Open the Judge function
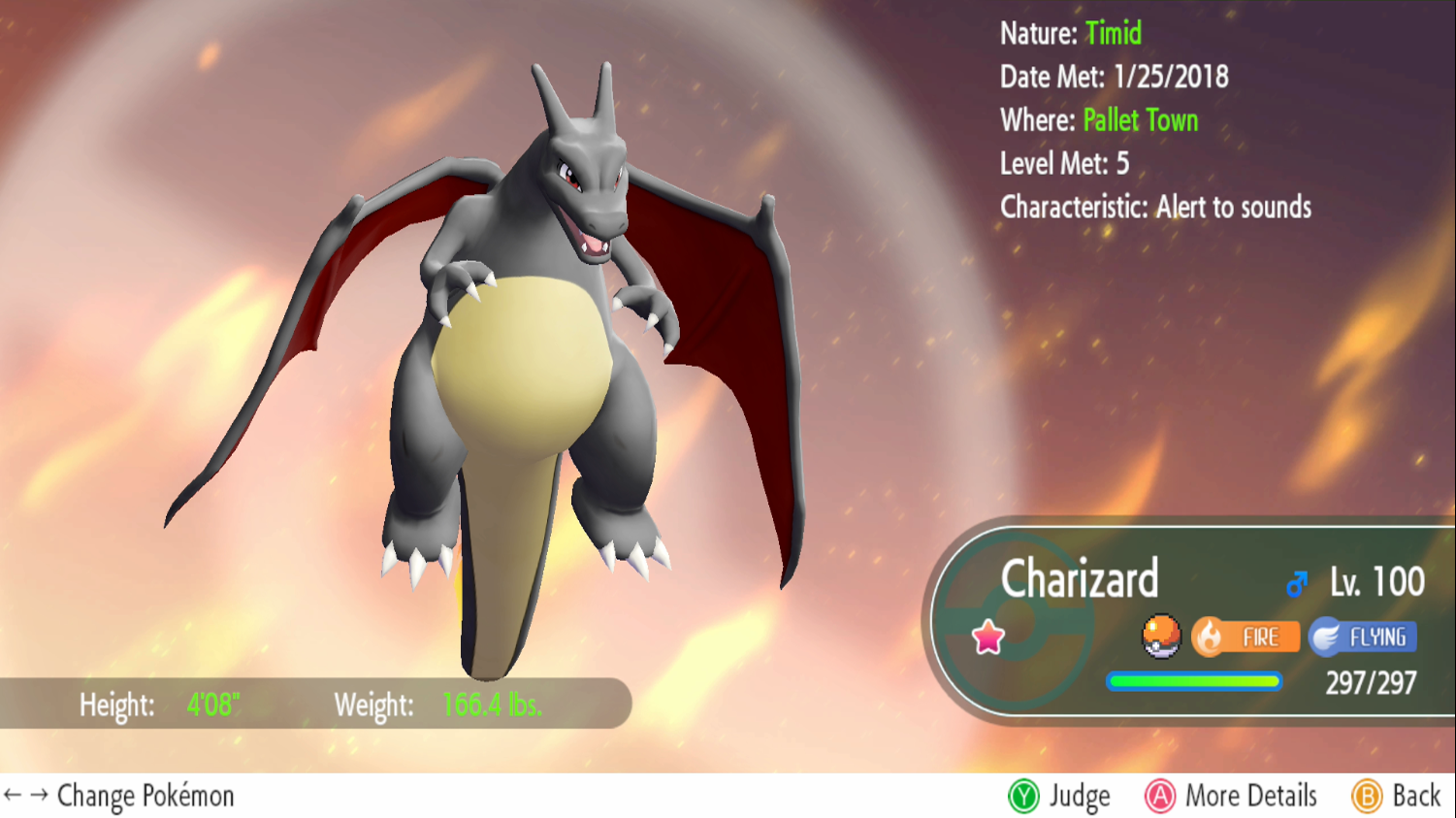 [x=1059, y=797]
